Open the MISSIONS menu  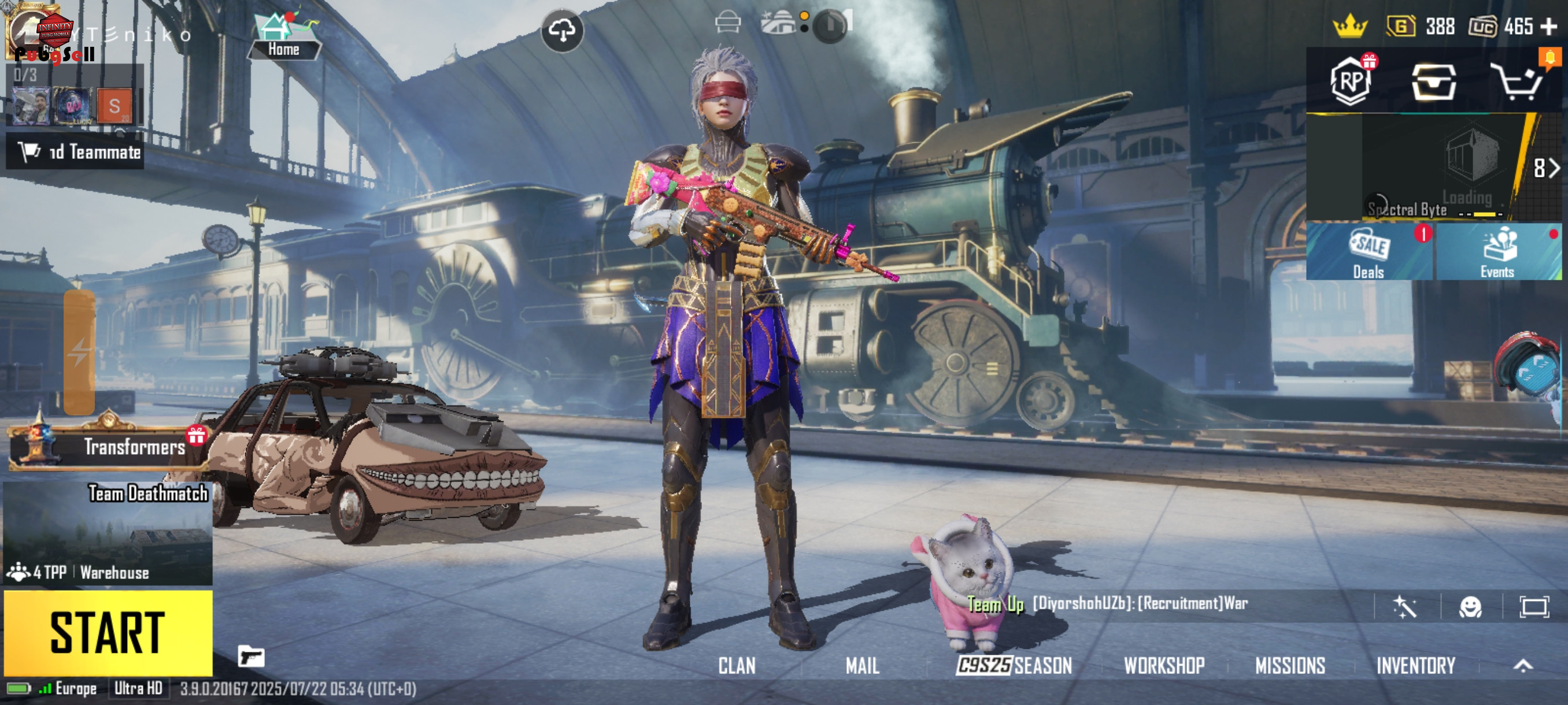tap(1290, 666)
